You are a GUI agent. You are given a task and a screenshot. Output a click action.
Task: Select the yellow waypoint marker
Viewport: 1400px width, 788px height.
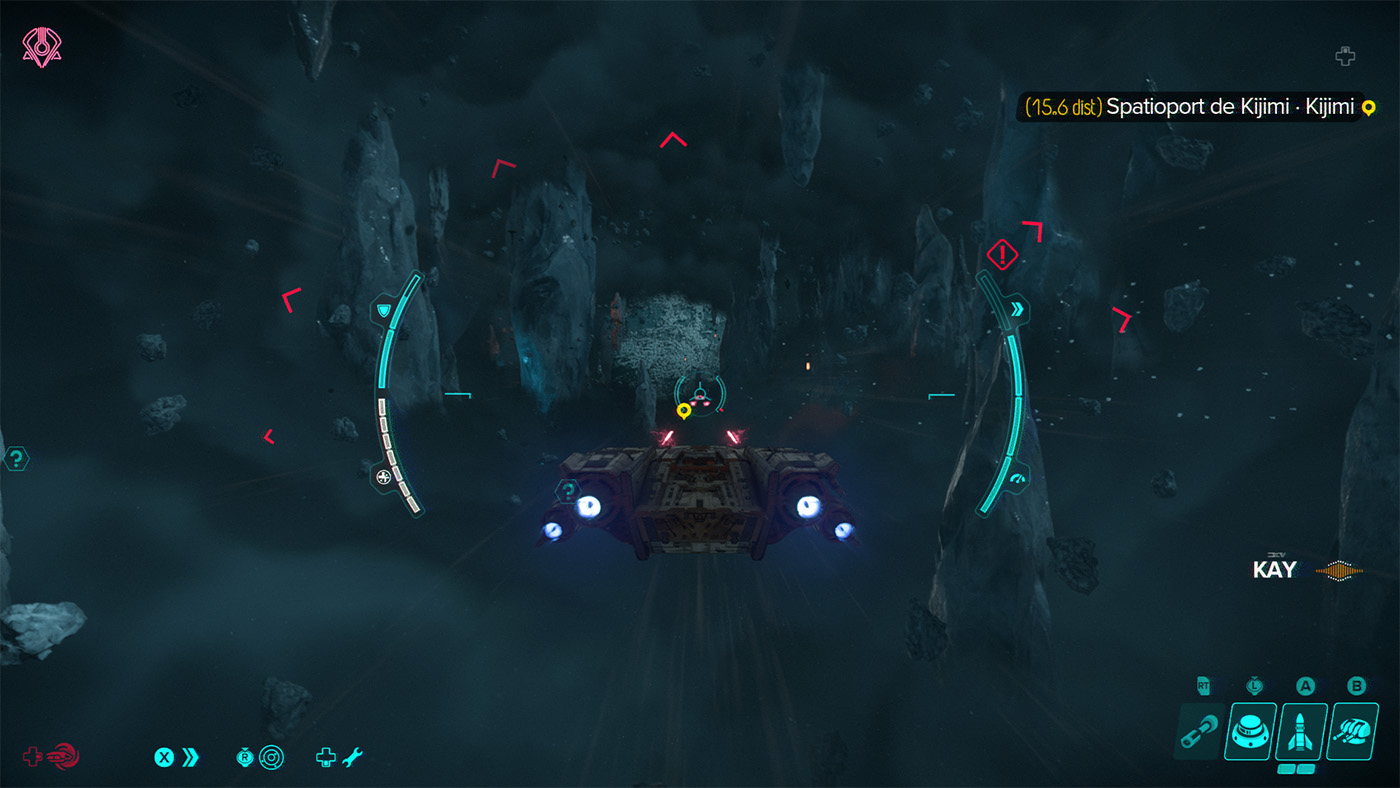pos(684,410)
